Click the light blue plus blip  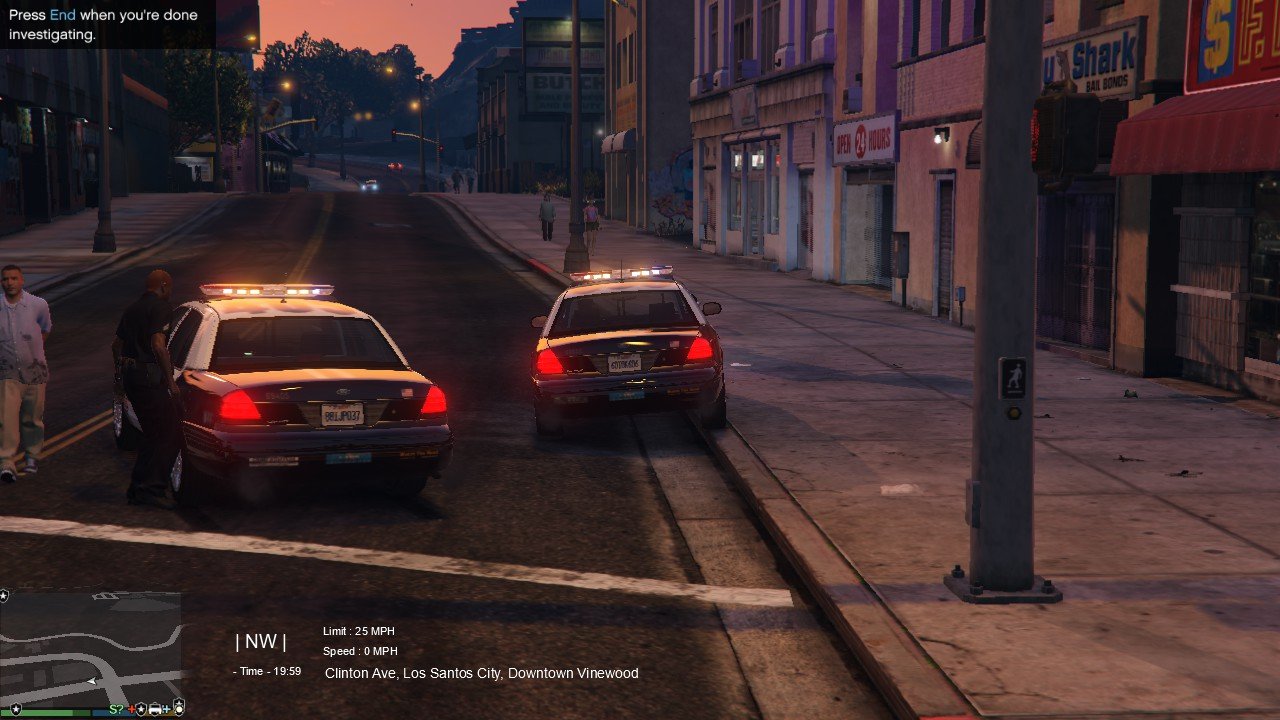pyautogui.click(x=166, y=709)
